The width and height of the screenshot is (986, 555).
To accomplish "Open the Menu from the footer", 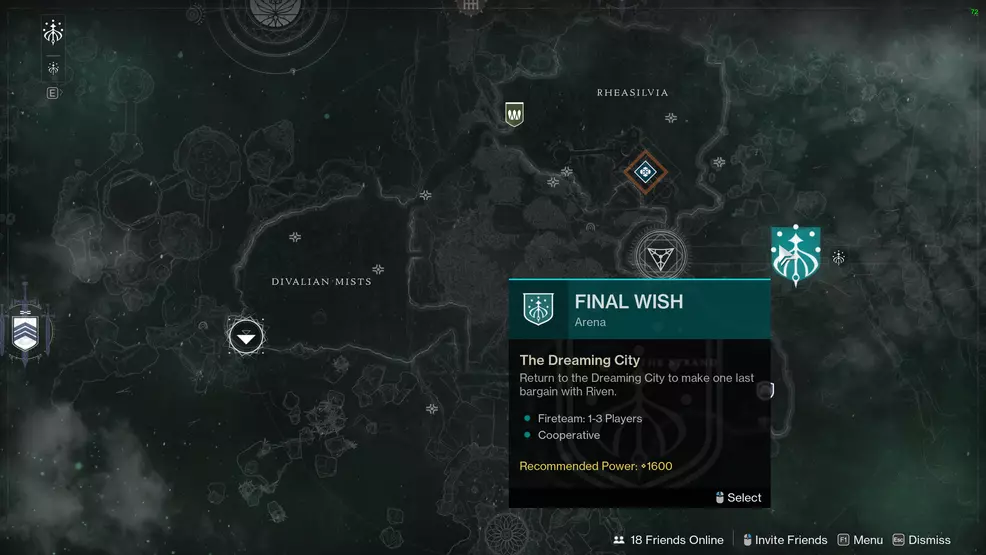I will tap(860, 540).
